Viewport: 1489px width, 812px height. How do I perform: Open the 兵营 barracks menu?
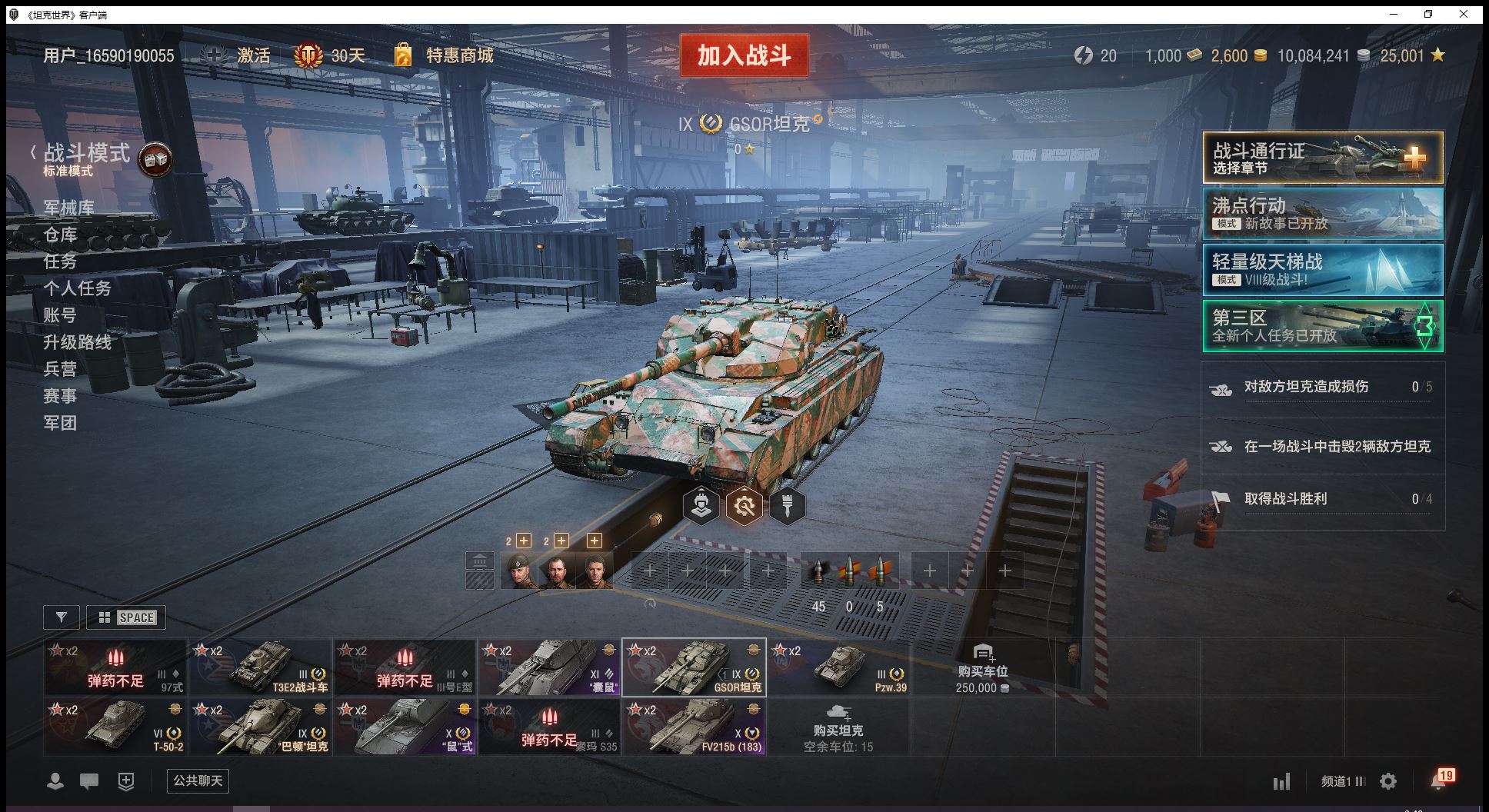coord(60,369)
